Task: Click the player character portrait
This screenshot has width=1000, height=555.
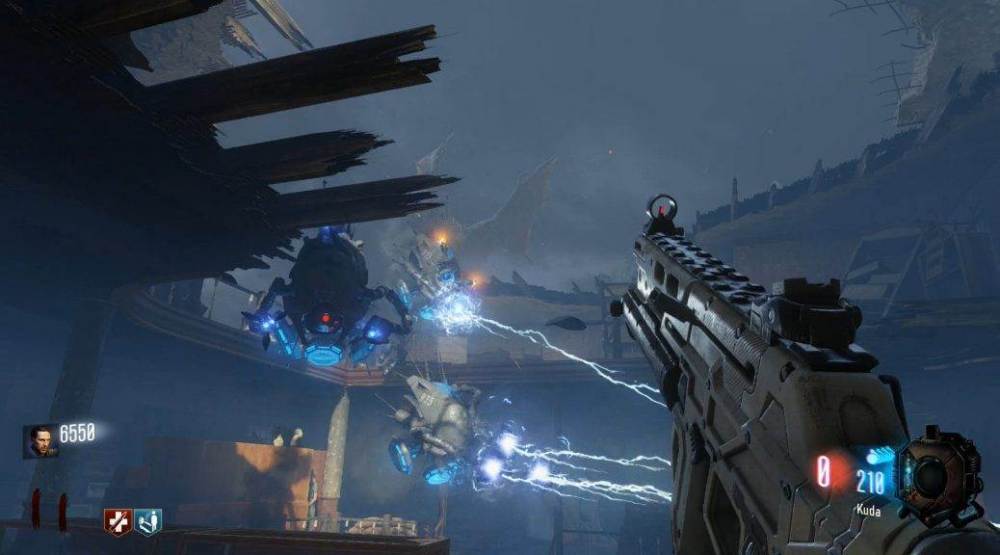Action: point(41,441)
